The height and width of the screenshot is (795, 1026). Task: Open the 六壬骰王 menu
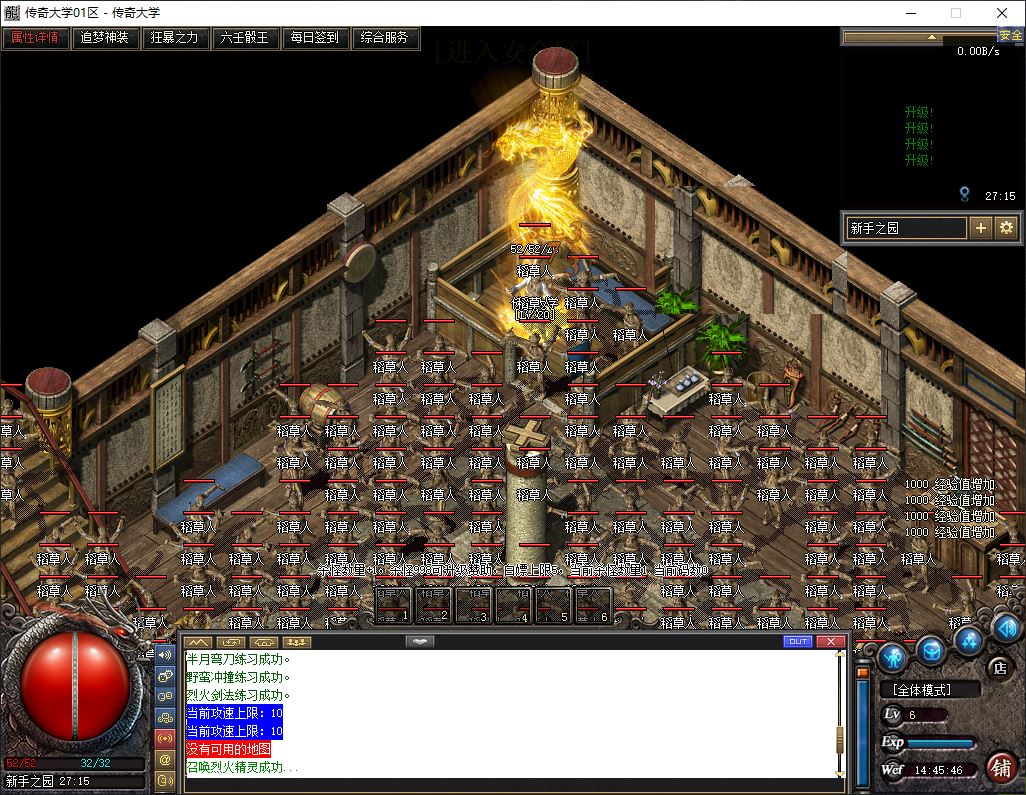245,38
